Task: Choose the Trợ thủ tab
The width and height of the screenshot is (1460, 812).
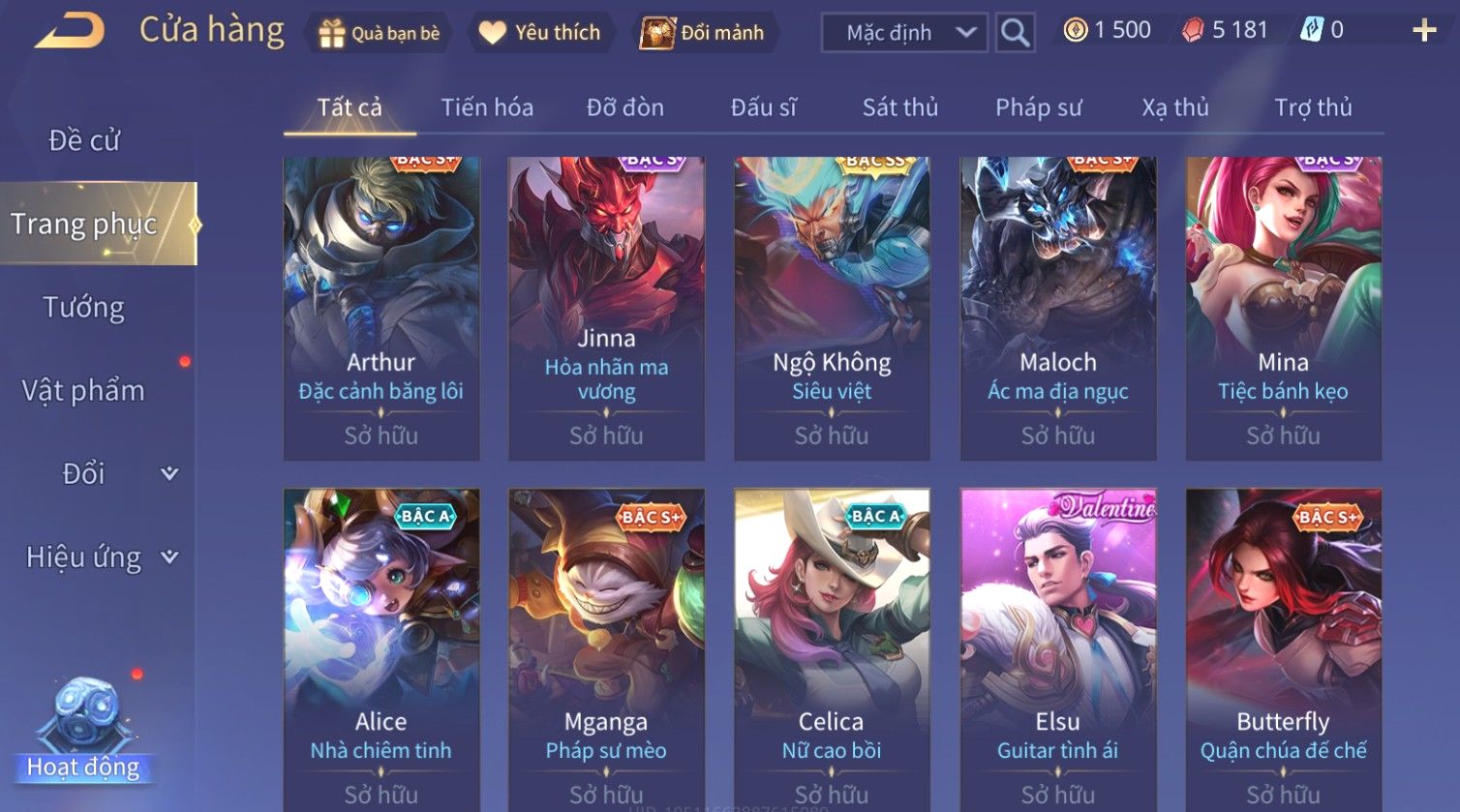Action: tap(1313, 107)
